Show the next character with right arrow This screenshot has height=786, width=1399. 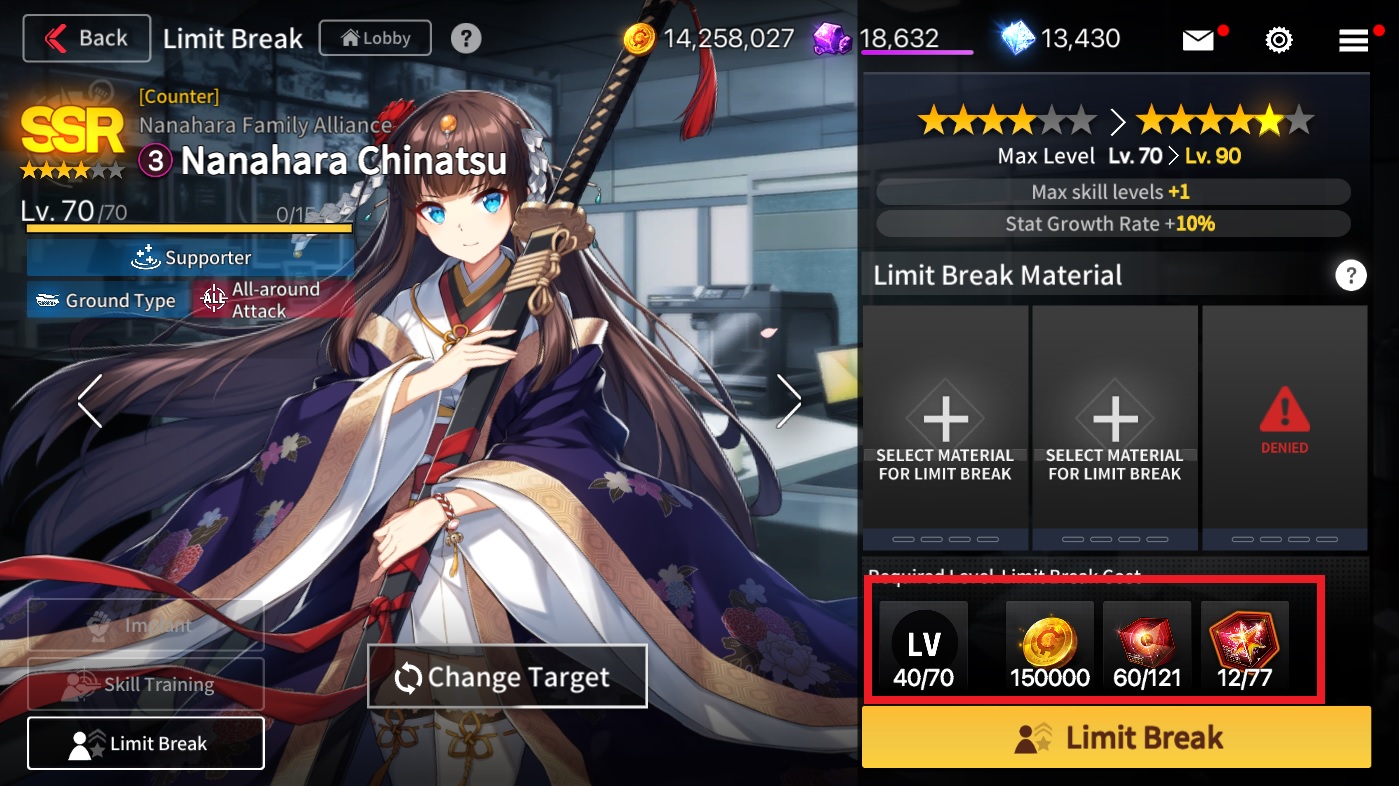[x=789, y=401]
